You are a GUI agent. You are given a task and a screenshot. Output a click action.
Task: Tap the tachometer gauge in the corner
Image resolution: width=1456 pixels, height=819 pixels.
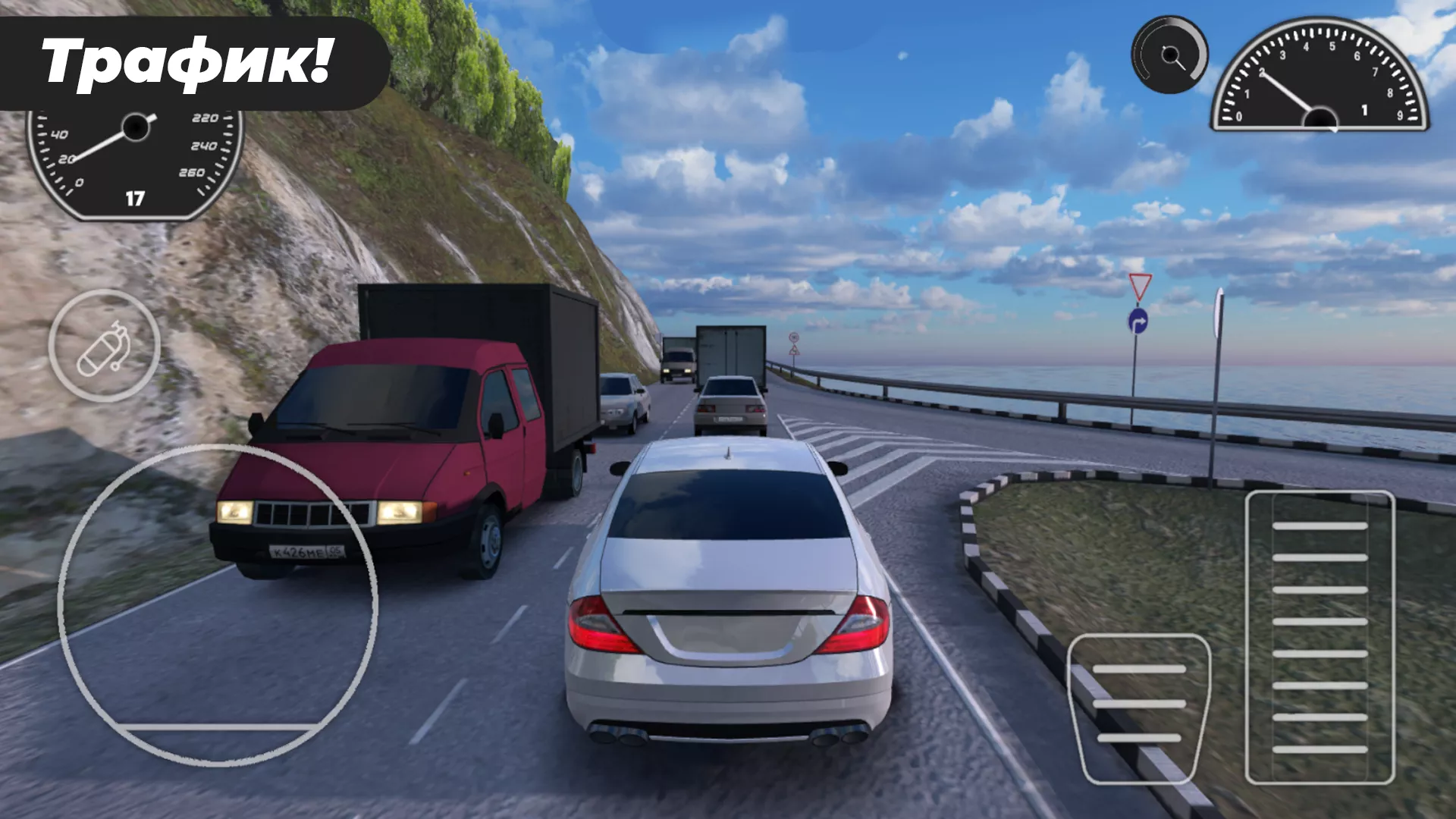tap(1319, 83)
